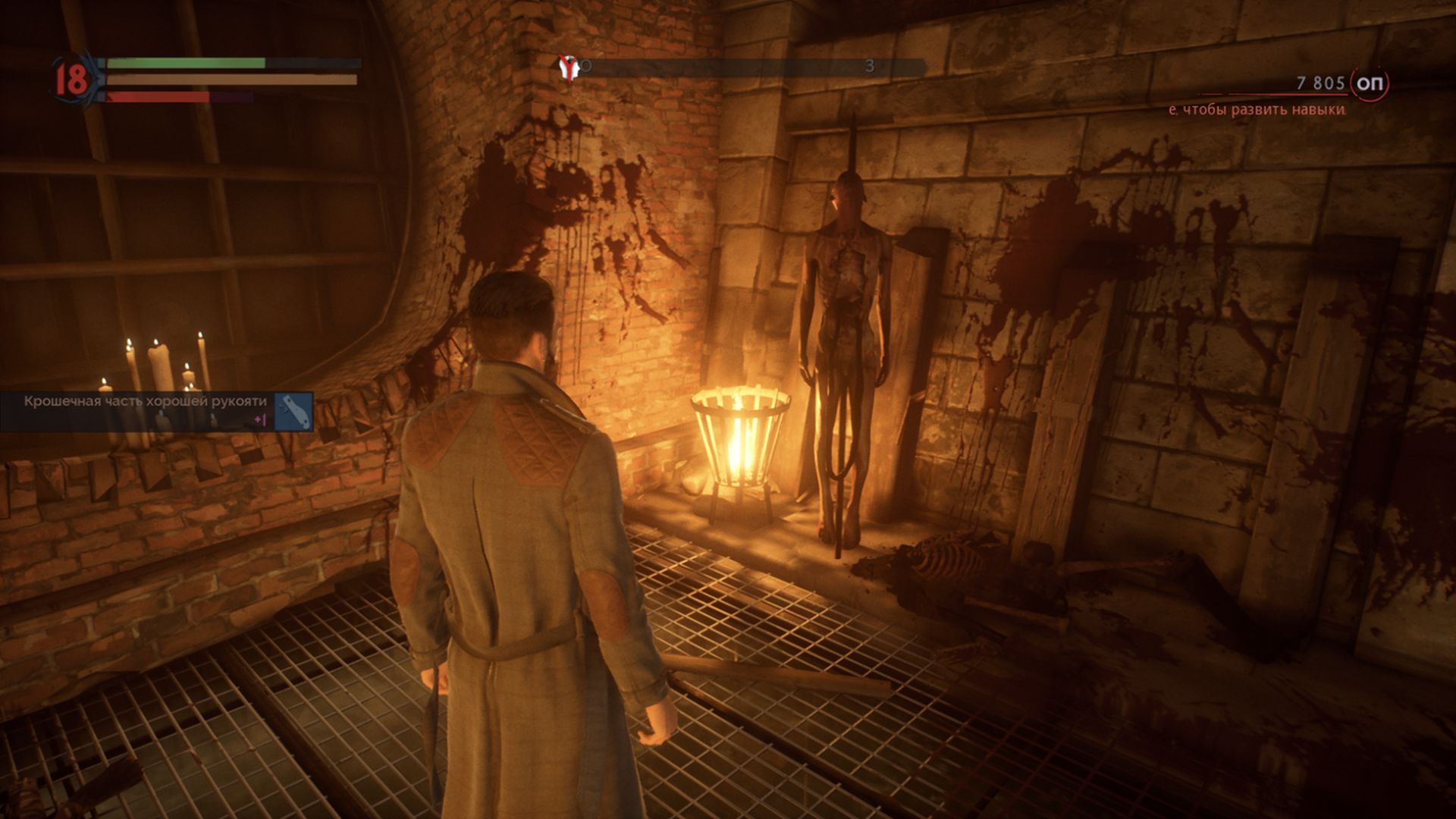The width and height of the screenshot is (1456, 819).
Task: Click the red head icon at top center
Action: coord(567,68)
